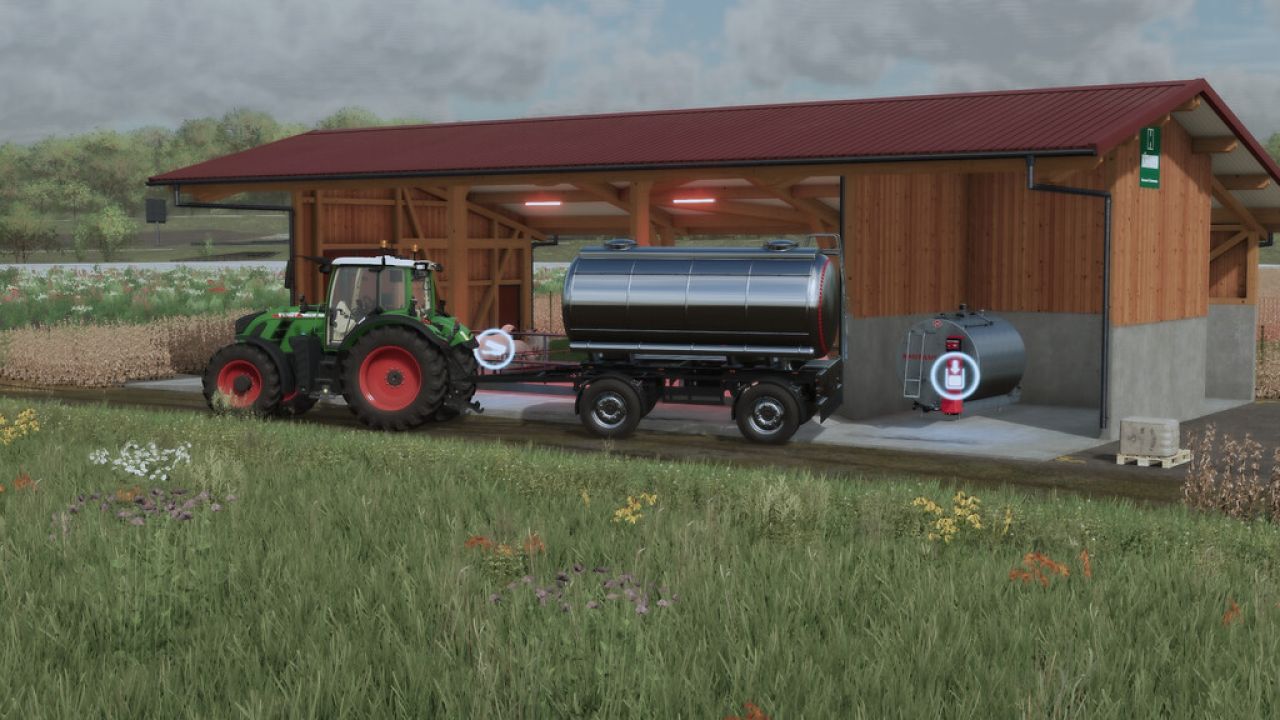Toggle the red ceiling light in the shed

694,199
